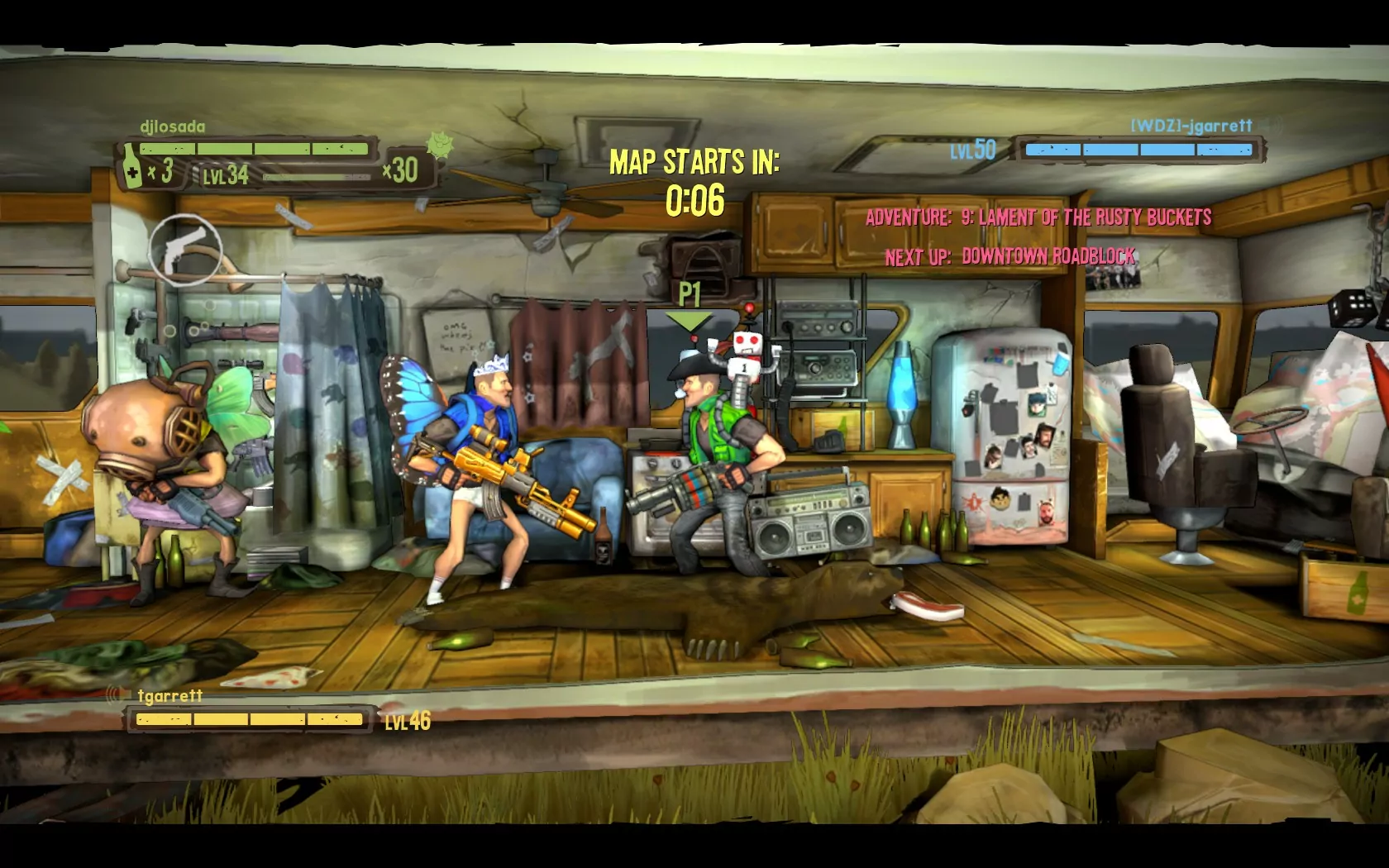Select the tgarrett player name

click(170, 695)
